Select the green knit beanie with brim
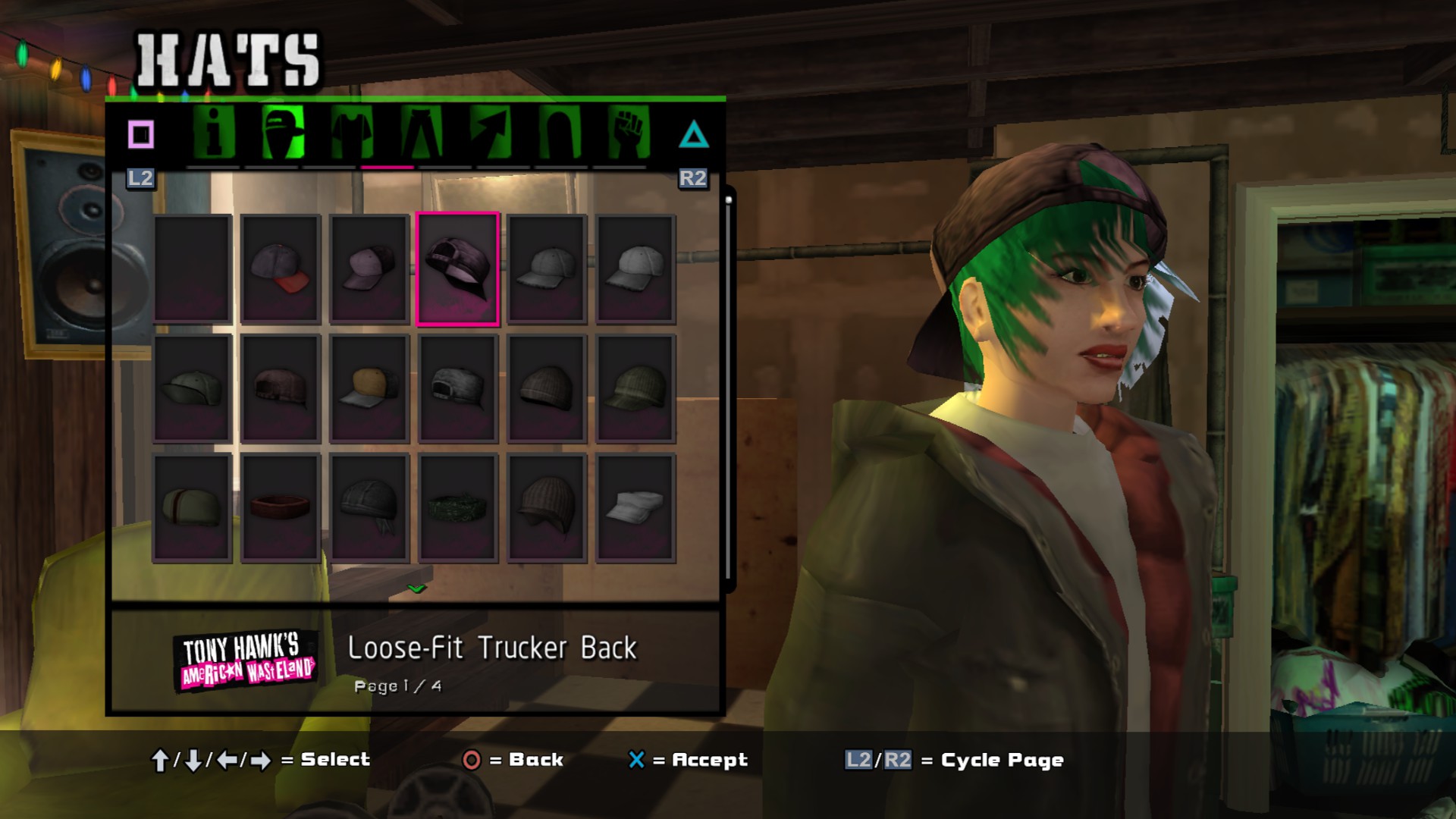 [635, 388]
